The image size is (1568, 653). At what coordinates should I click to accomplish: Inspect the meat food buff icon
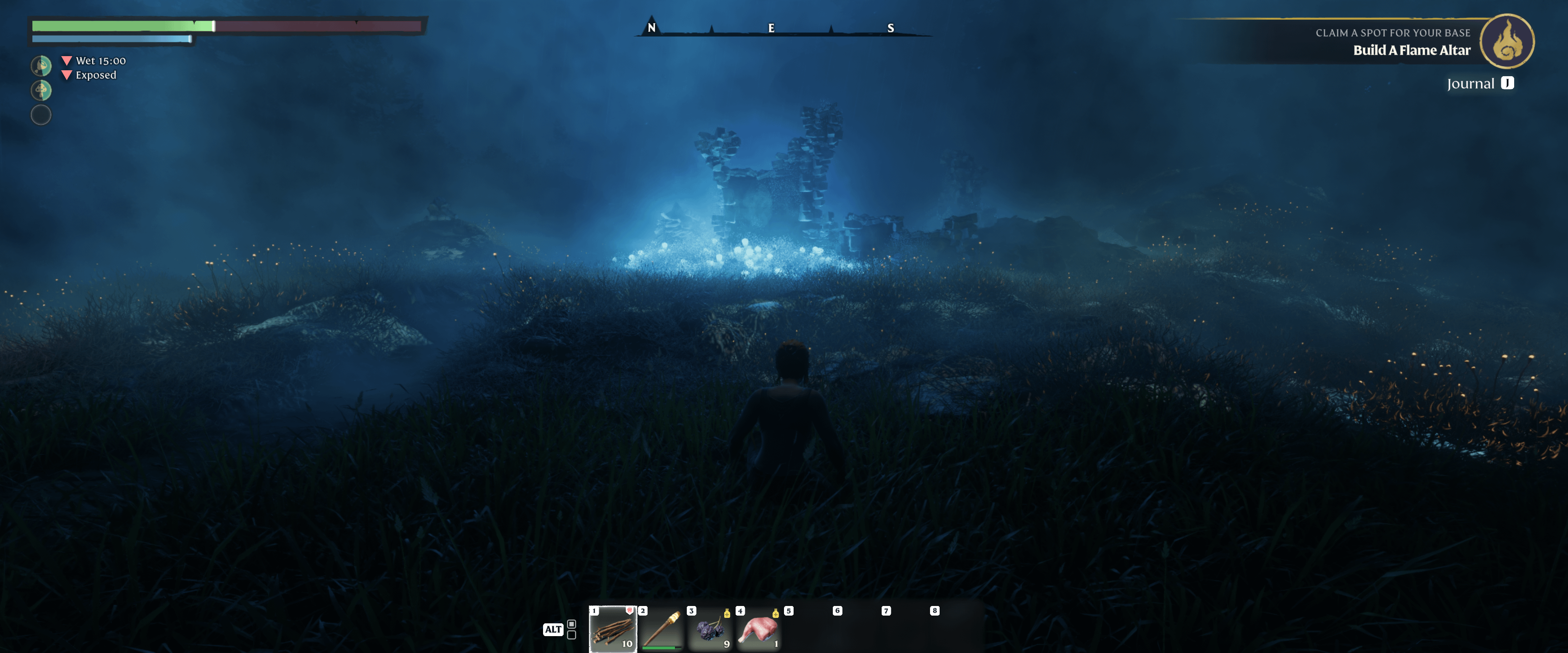[41, 66]
